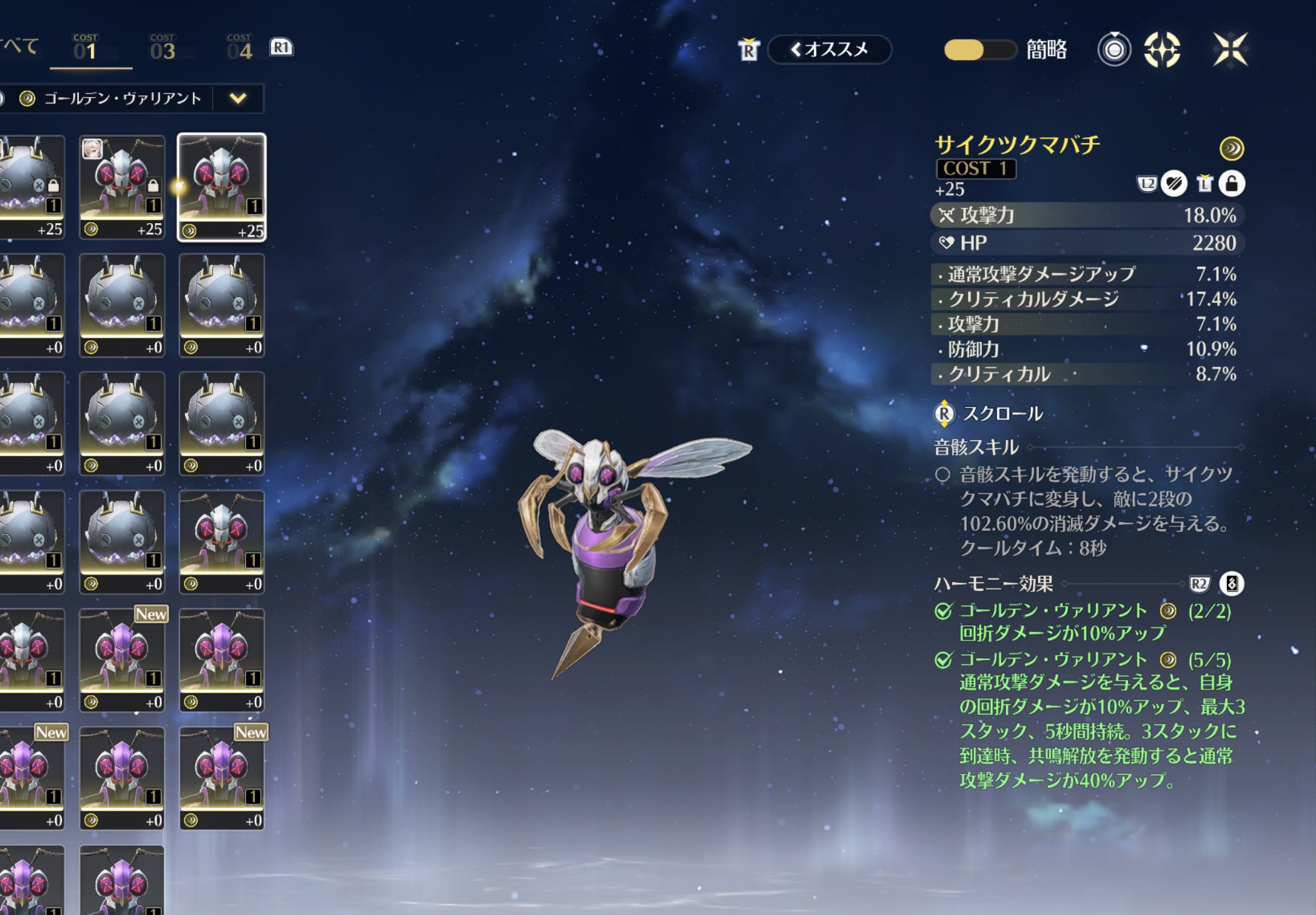This screenshot has height=915, width=1316.
Task: Mark the echo with the crossed heart icon
Action: tap(1174, 184)
